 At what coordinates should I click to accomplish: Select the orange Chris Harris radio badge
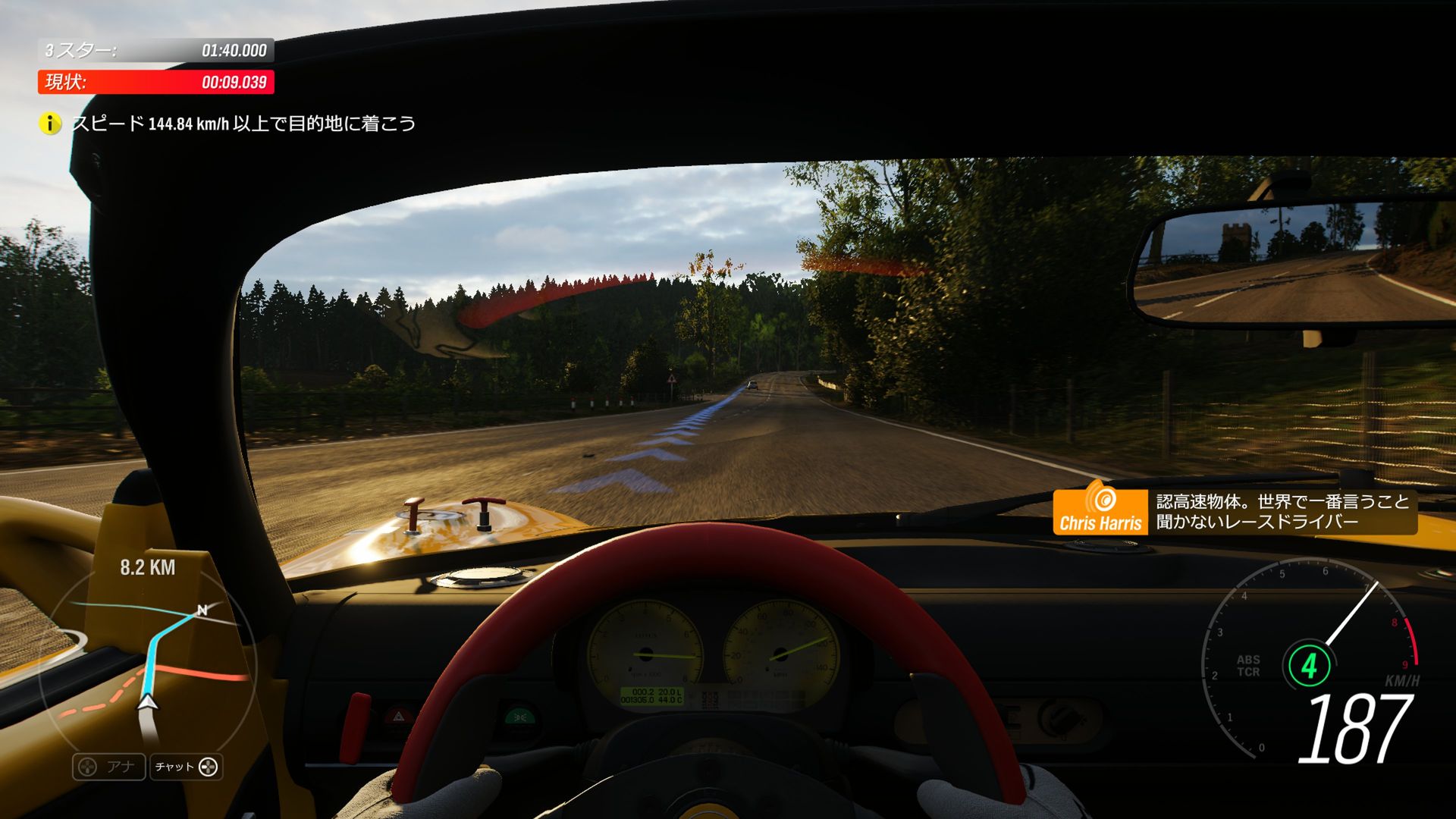coord(1100,511)
